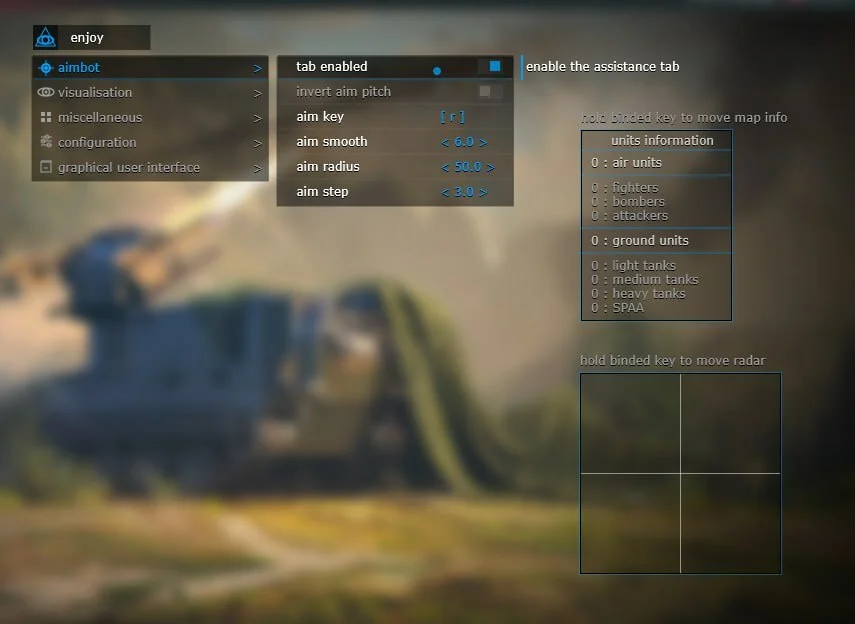855x624 pixels.
Task: Open the aimbot menu section
Action: (150, 68)
